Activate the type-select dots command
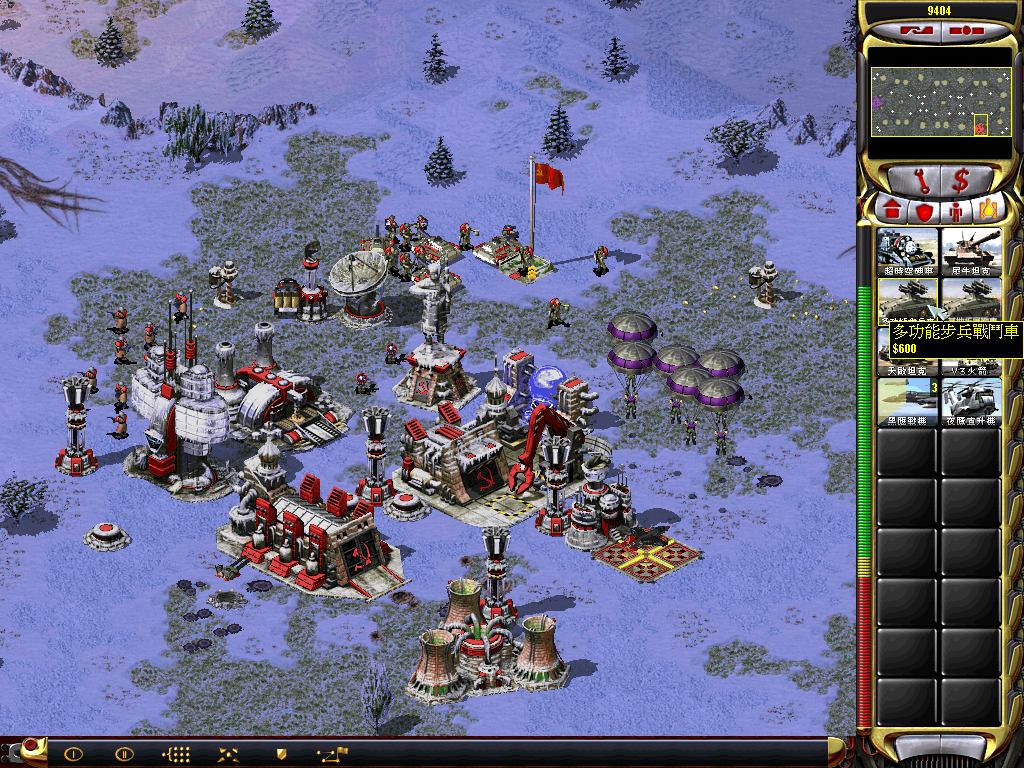 click(176, 754)
